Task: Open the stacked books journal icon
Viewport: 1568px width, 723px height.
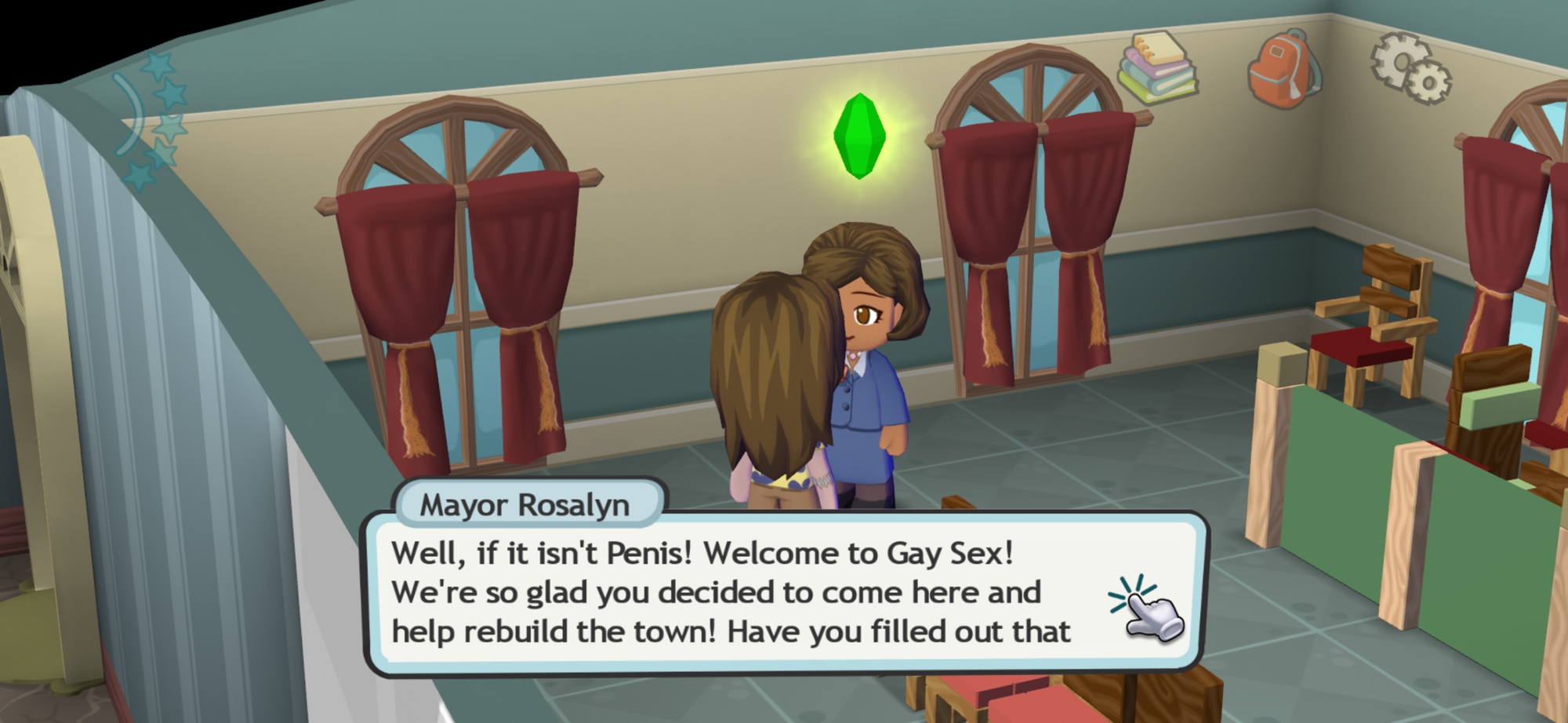Action: coord(1157,69)
